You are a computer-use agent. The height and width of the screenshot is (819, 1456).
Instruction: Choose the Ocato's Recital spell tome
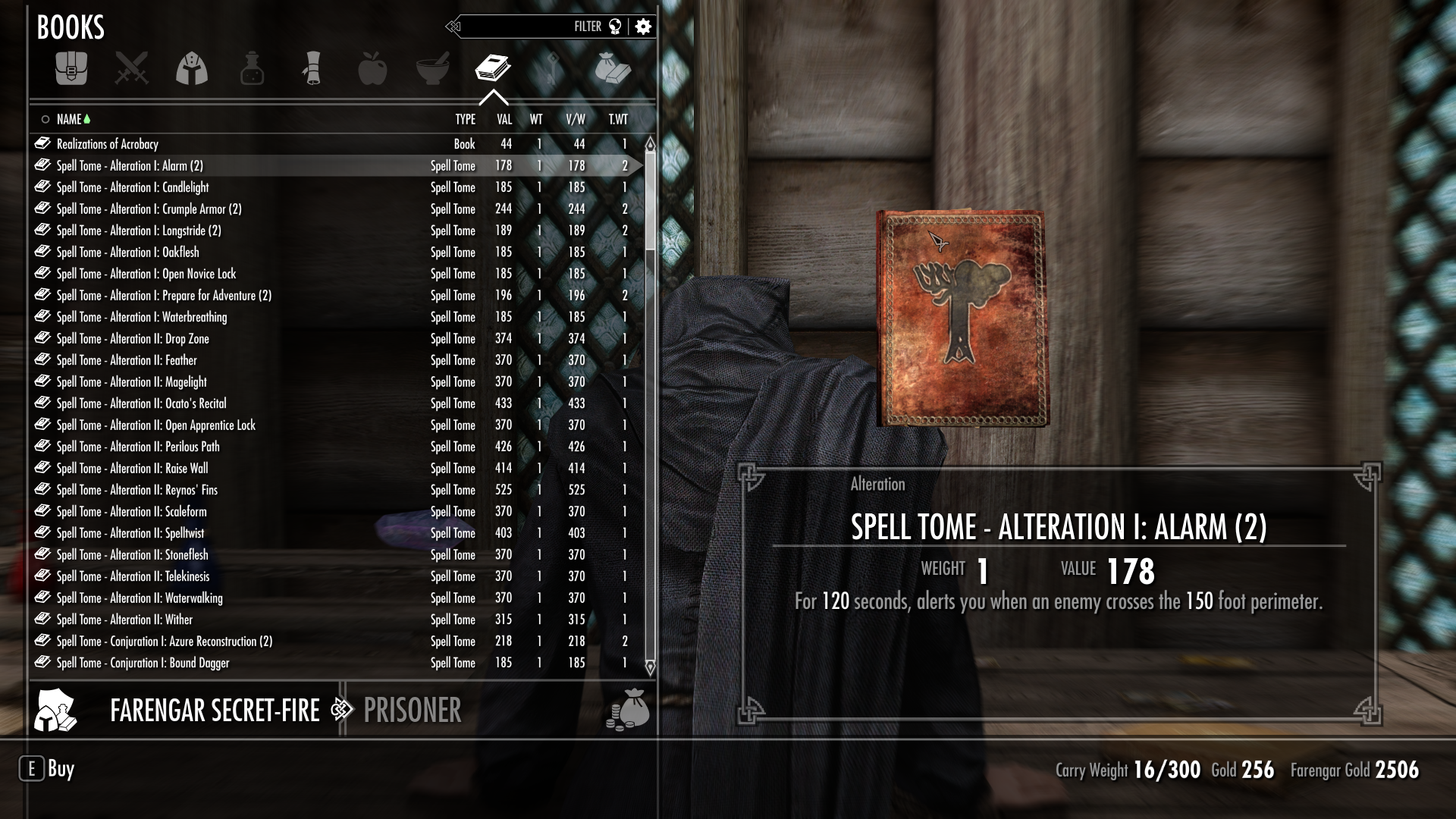click(x=141, y=403)
